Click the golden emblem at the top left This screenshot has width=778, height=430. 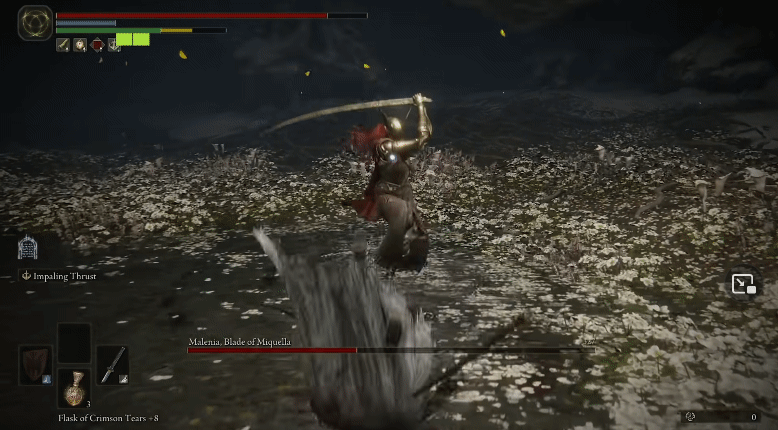[x=35, y=23]
